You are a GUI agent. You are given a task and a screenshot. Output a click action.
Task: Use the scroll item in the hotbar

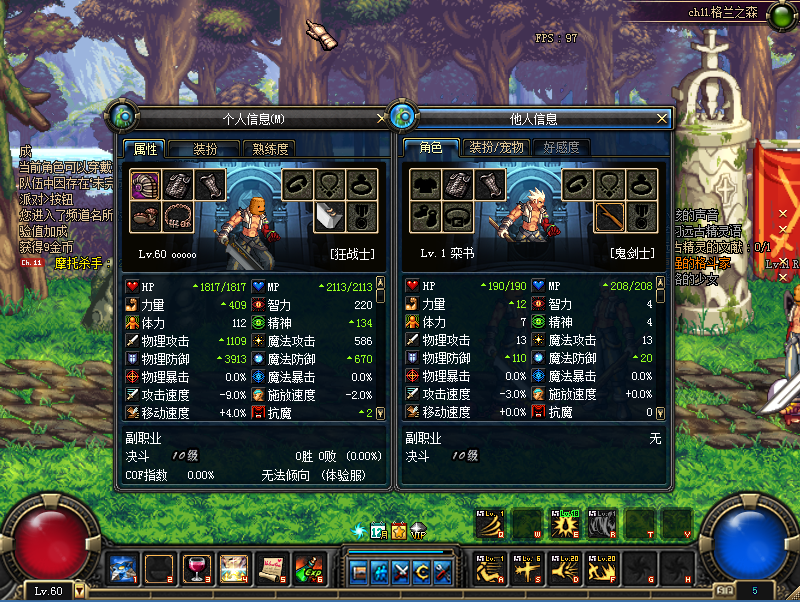point(272,568)
